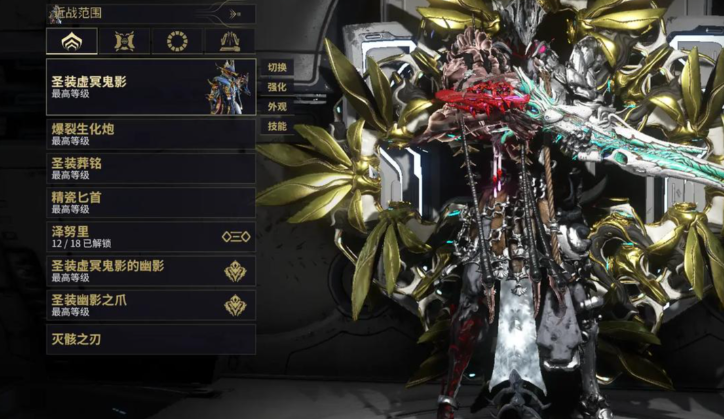Click the 切换 (switch) button
The image size is (724, 419).
277,68
